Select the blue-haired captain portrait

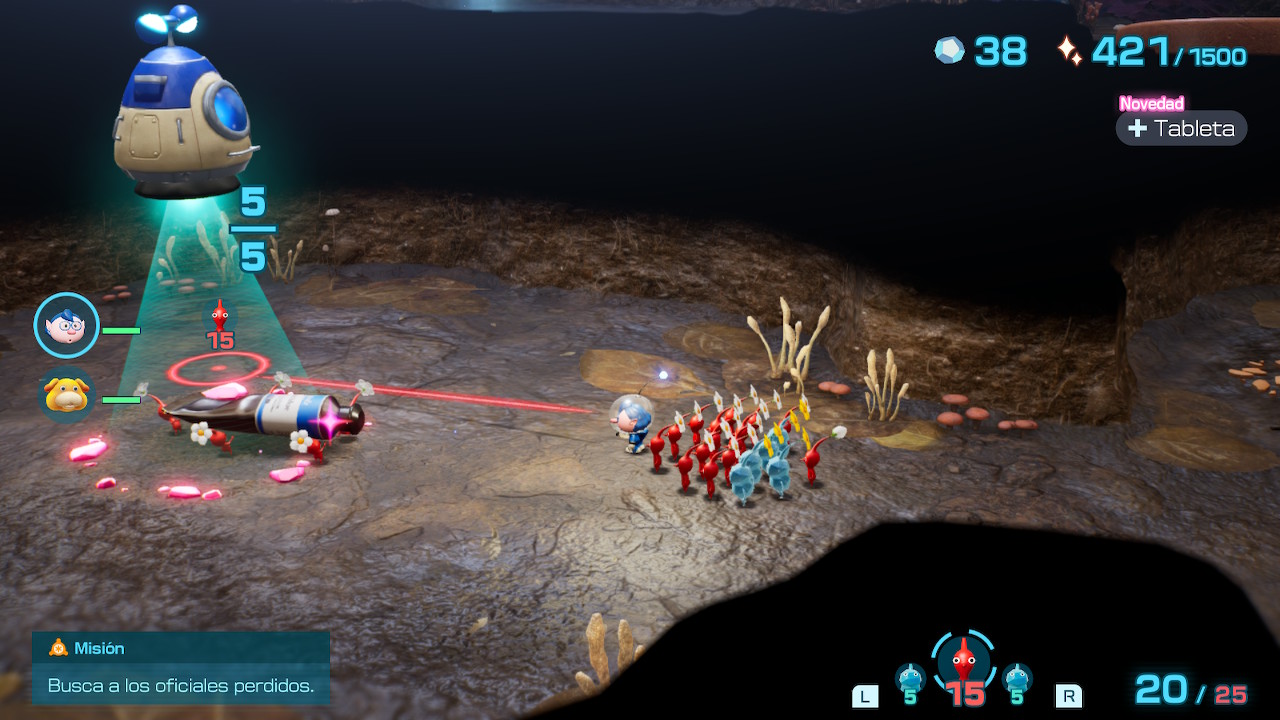pos(66,325)
